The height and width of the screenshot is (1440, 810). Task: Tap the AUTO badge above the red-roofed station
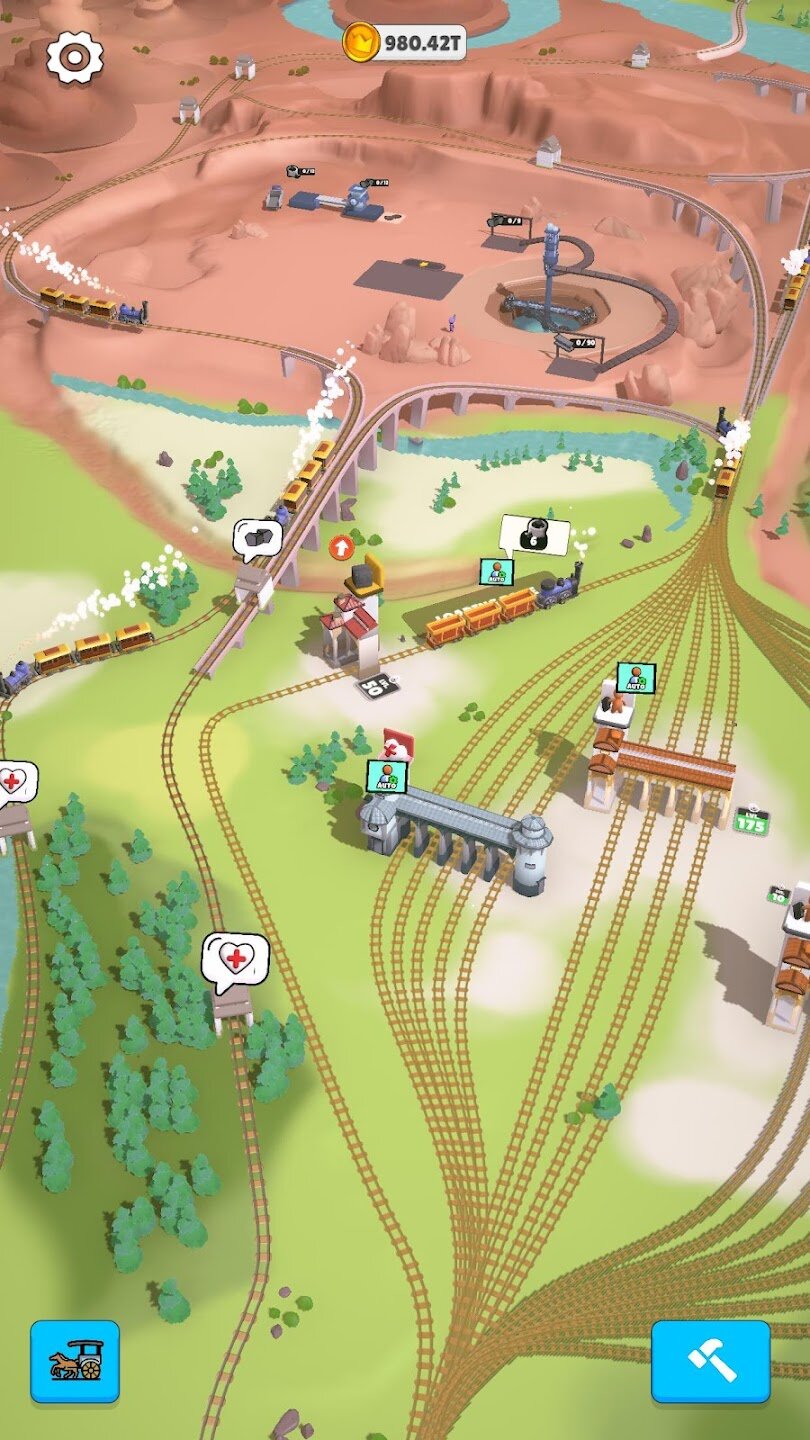tap(635, 677)
